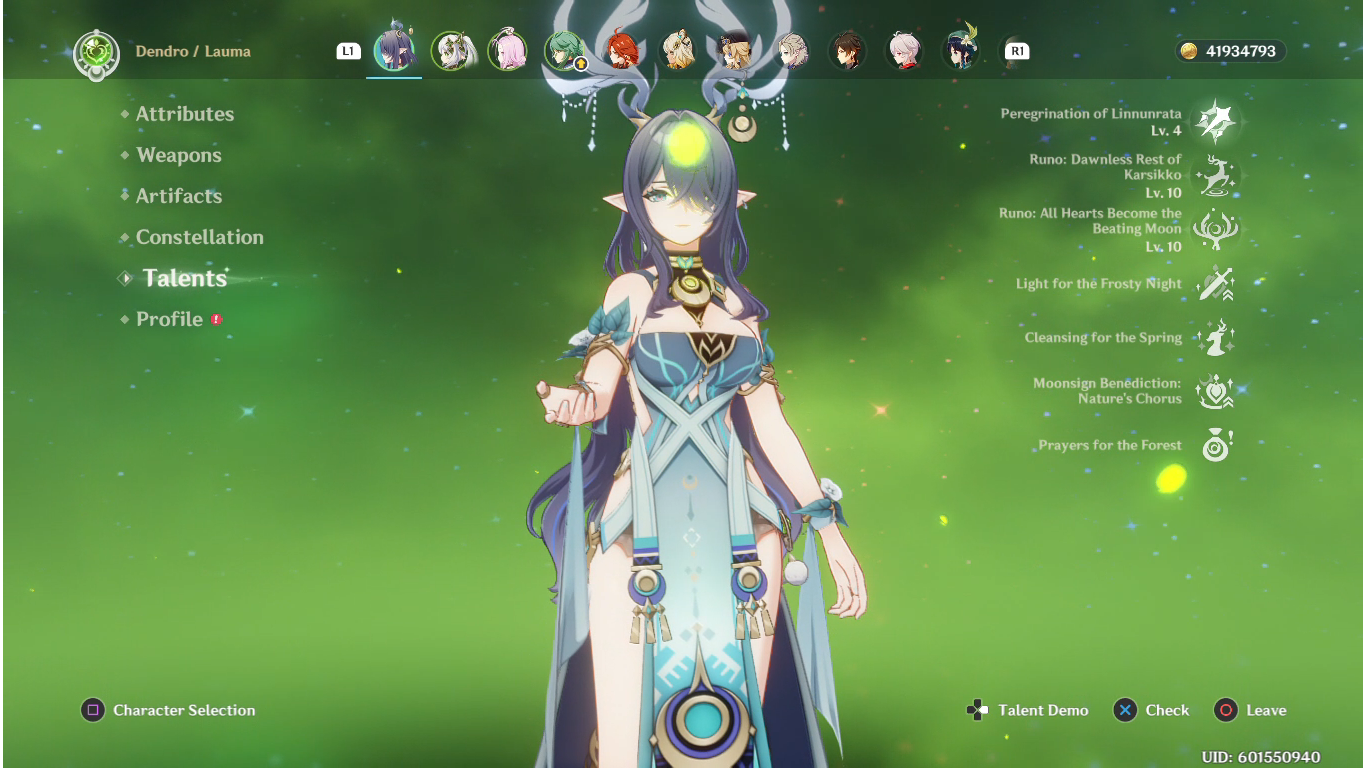The image size is (1366, 768).
Task: Select Moonsign Benediction: Nature's Chorus icon
Action: [1216, 391]
